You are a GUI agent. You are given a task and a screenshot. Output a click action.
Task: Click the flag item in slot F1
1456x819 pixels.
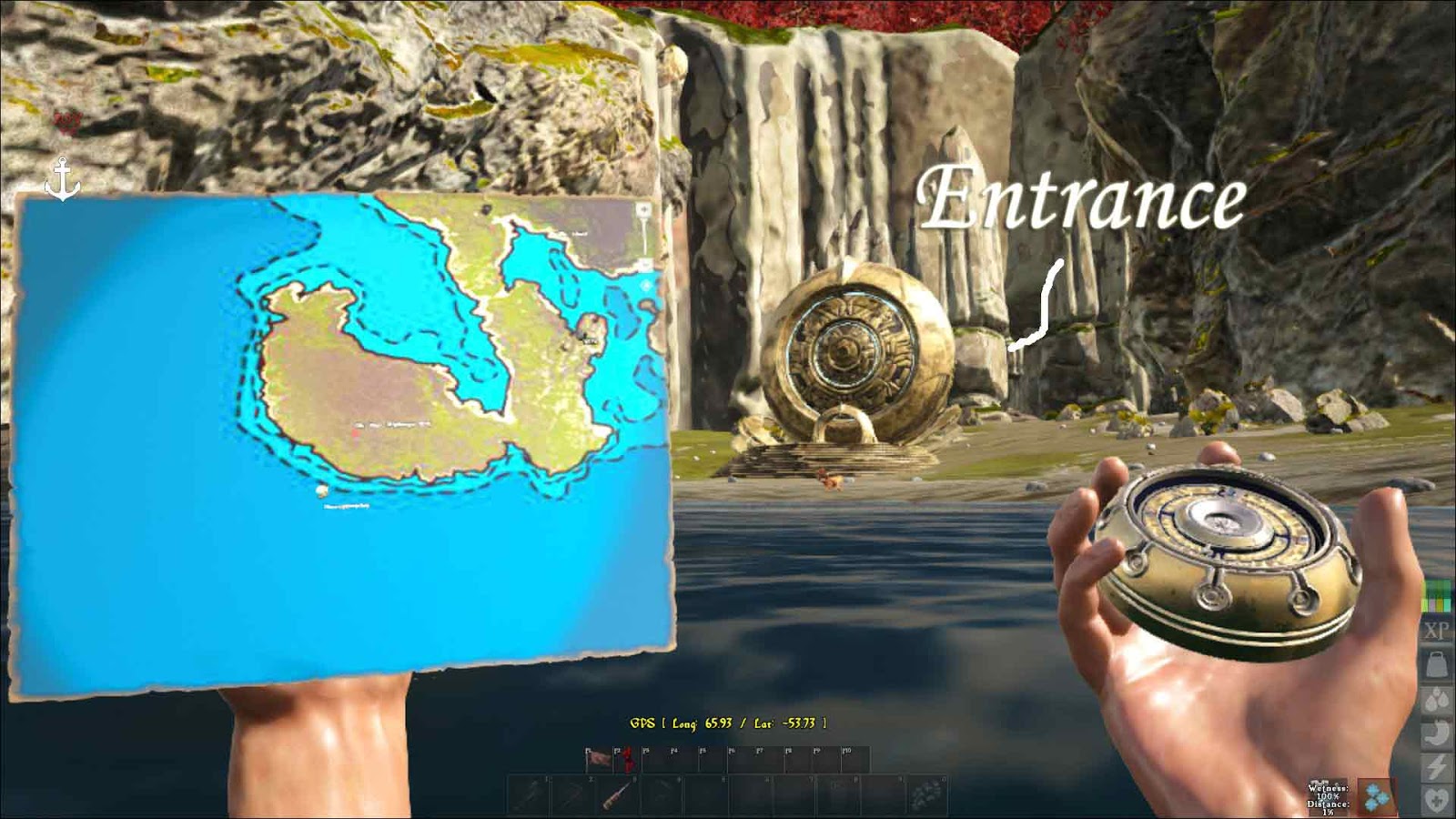point(599,757)
